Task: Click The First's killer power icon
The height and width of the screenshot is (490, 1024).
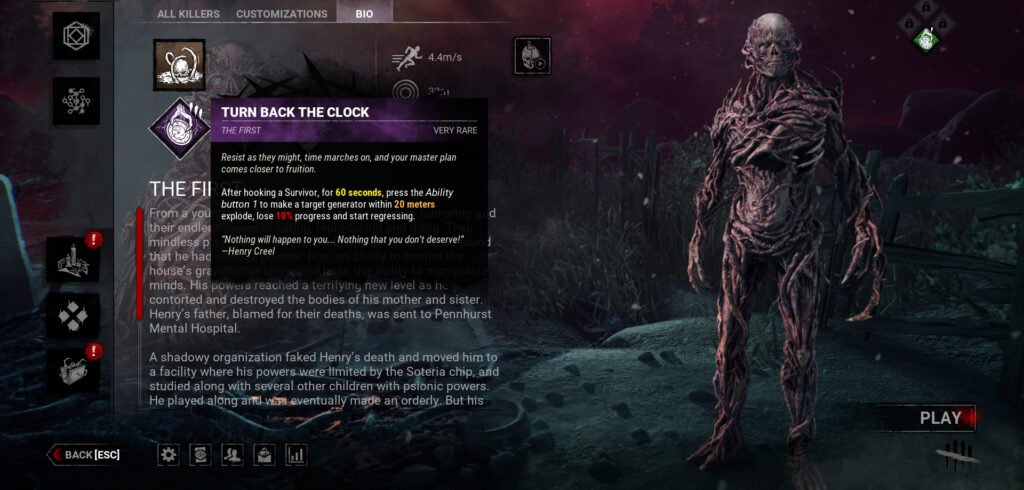Action: 179,65
